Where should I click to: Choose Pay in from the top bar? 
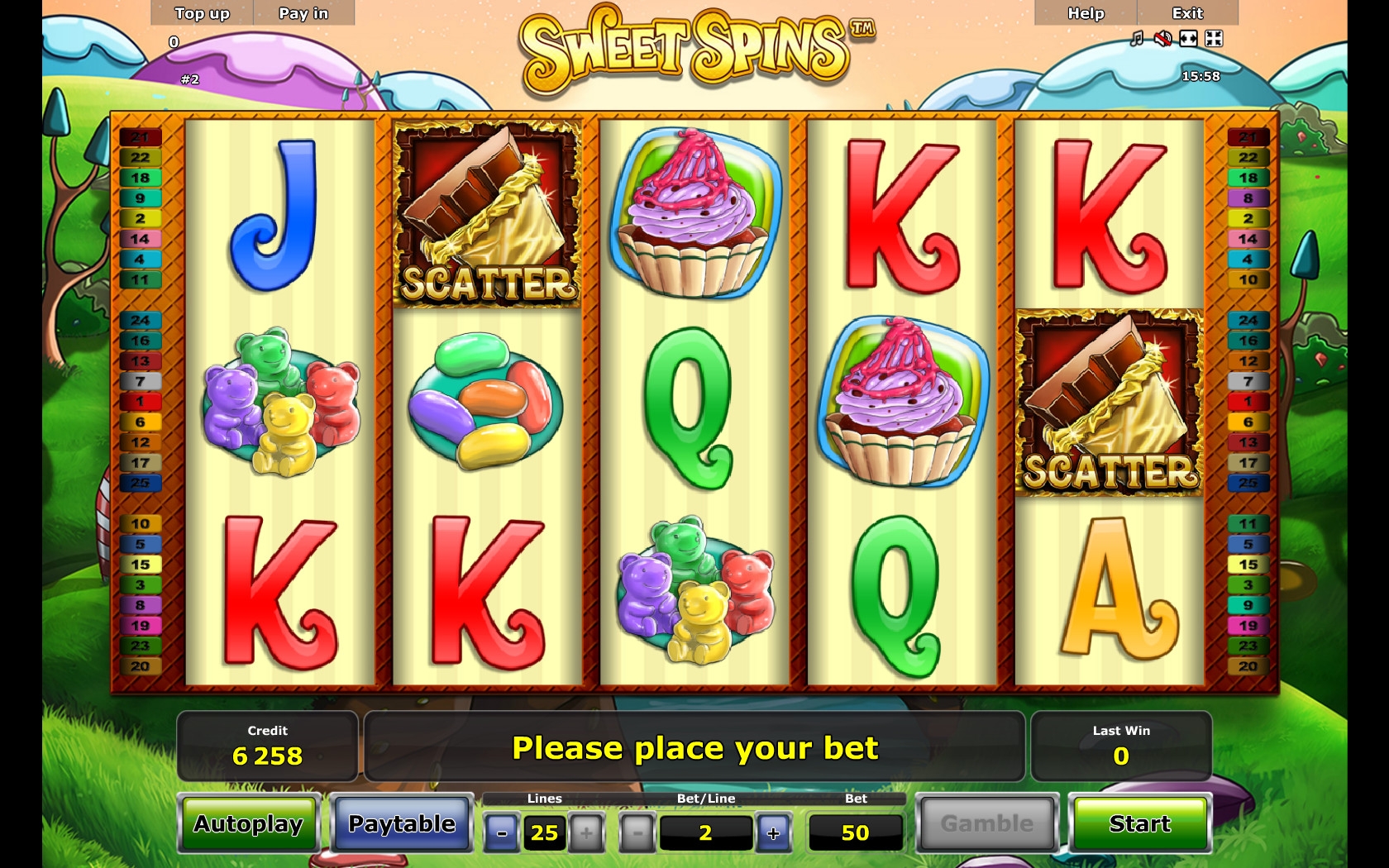[x=303, y=13]
